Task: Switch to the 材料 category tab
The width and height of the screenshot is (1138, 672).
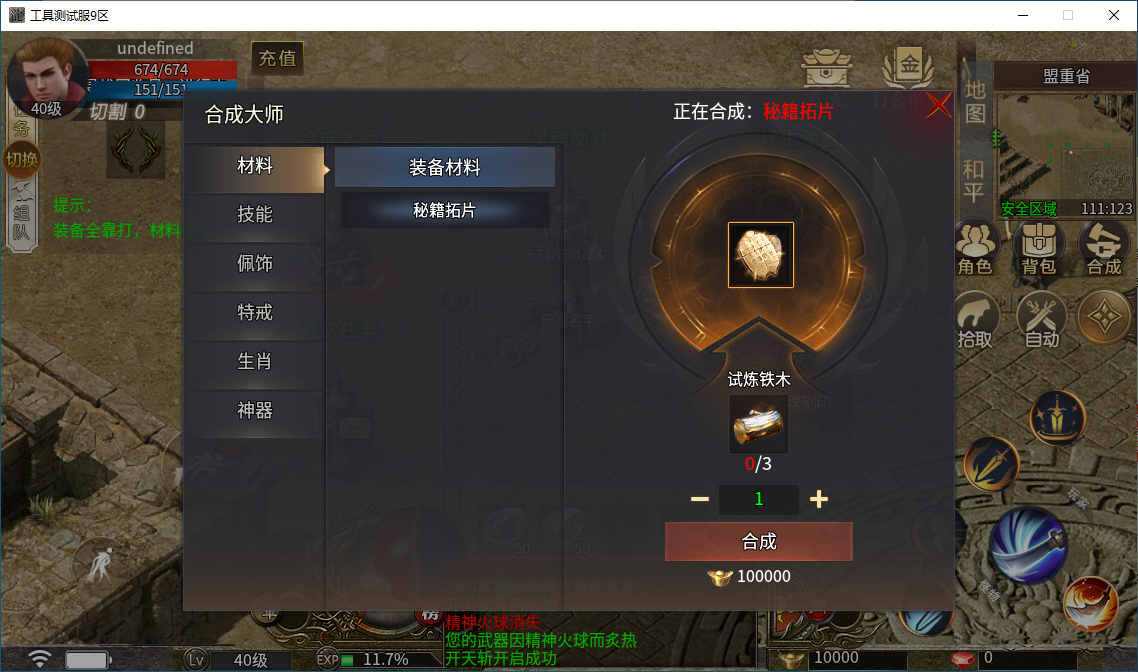Action: coord(255,167)
